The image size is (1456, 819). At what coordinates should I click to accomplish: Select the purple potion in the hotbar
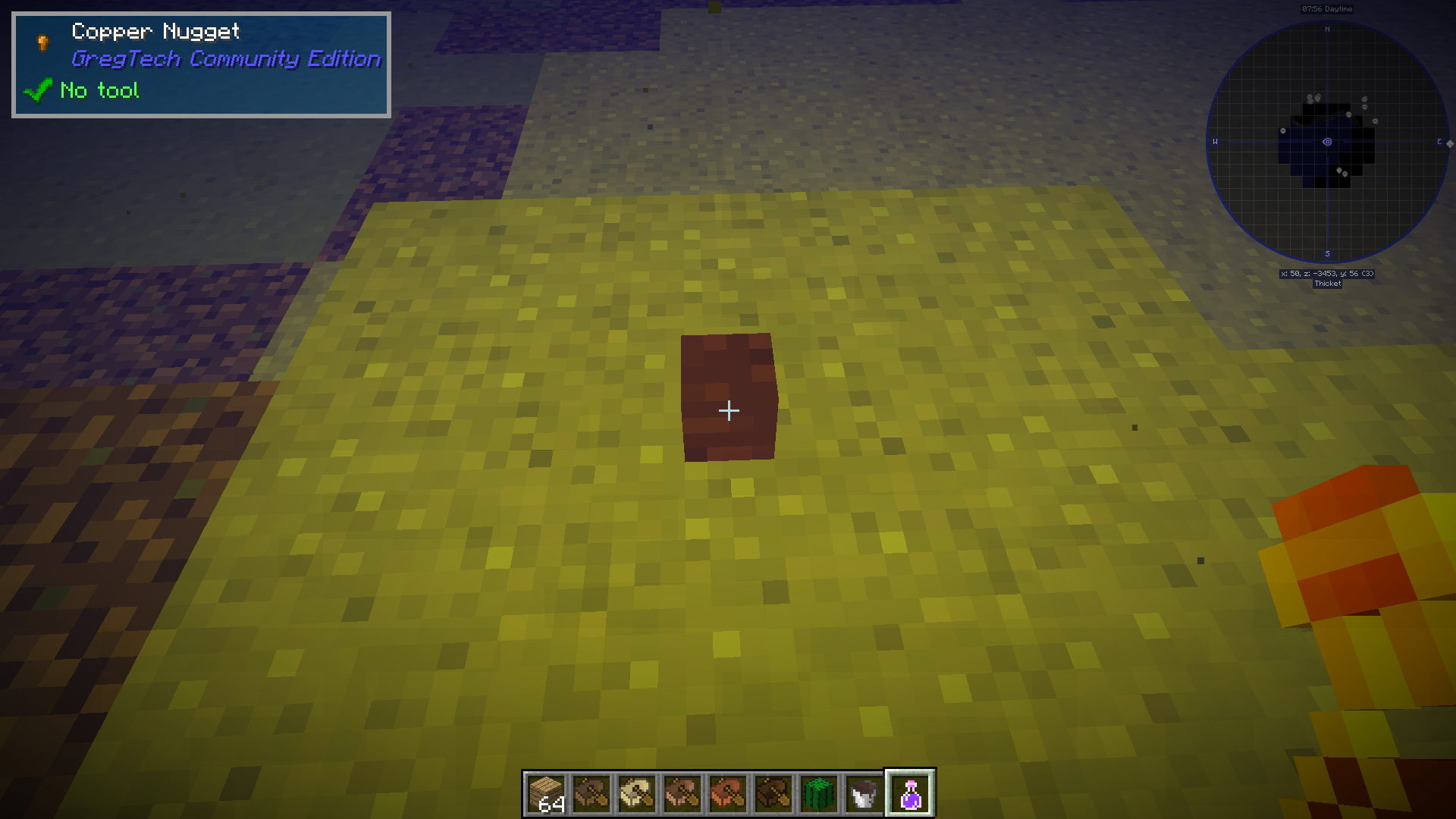(909, 792)
